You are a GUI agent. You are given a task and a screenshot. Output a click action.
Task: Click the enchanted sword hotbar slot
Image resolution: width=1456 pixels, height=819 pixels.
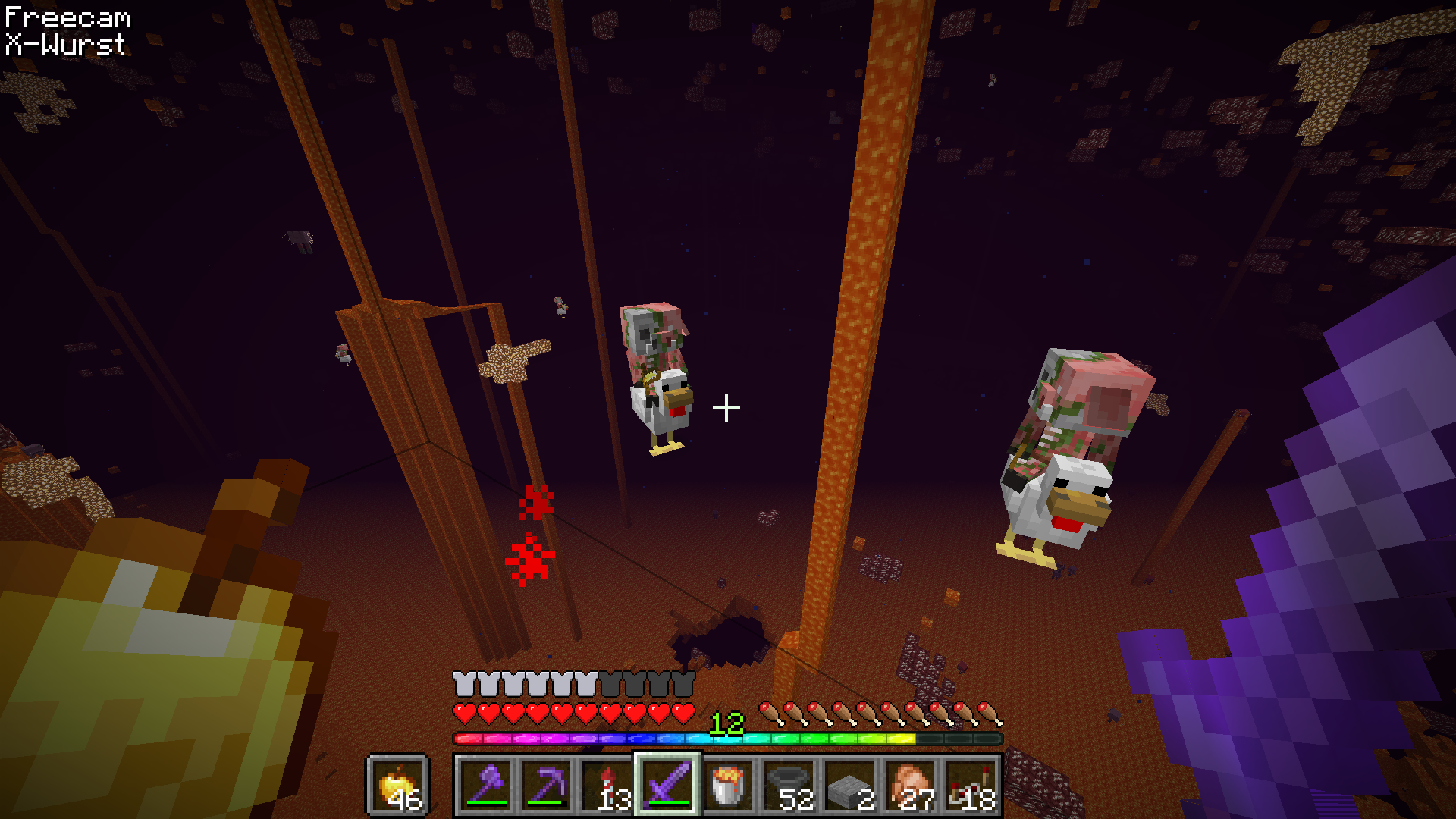point(668,784)
